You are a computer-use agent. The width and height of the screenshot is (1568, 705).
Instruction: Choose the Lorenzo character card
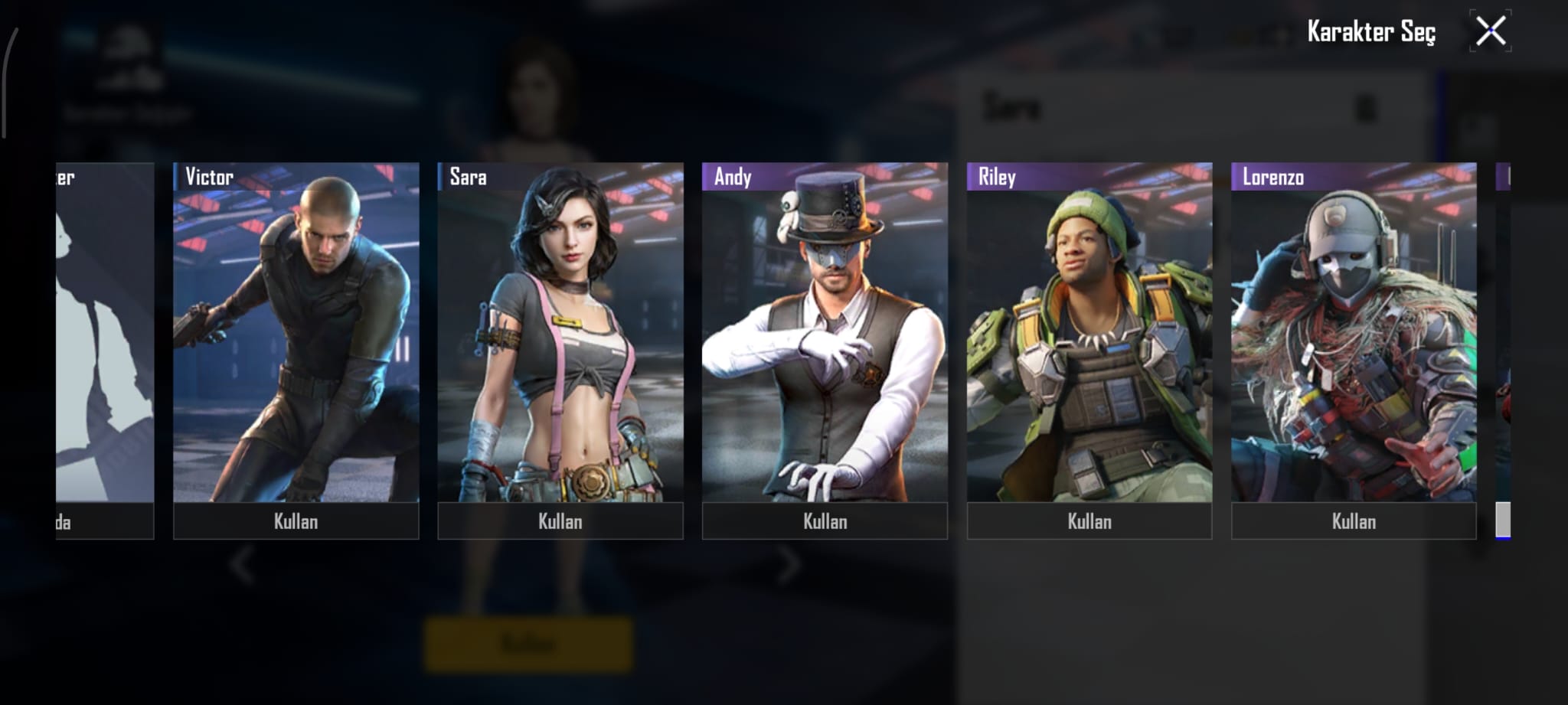point(1353,333)
